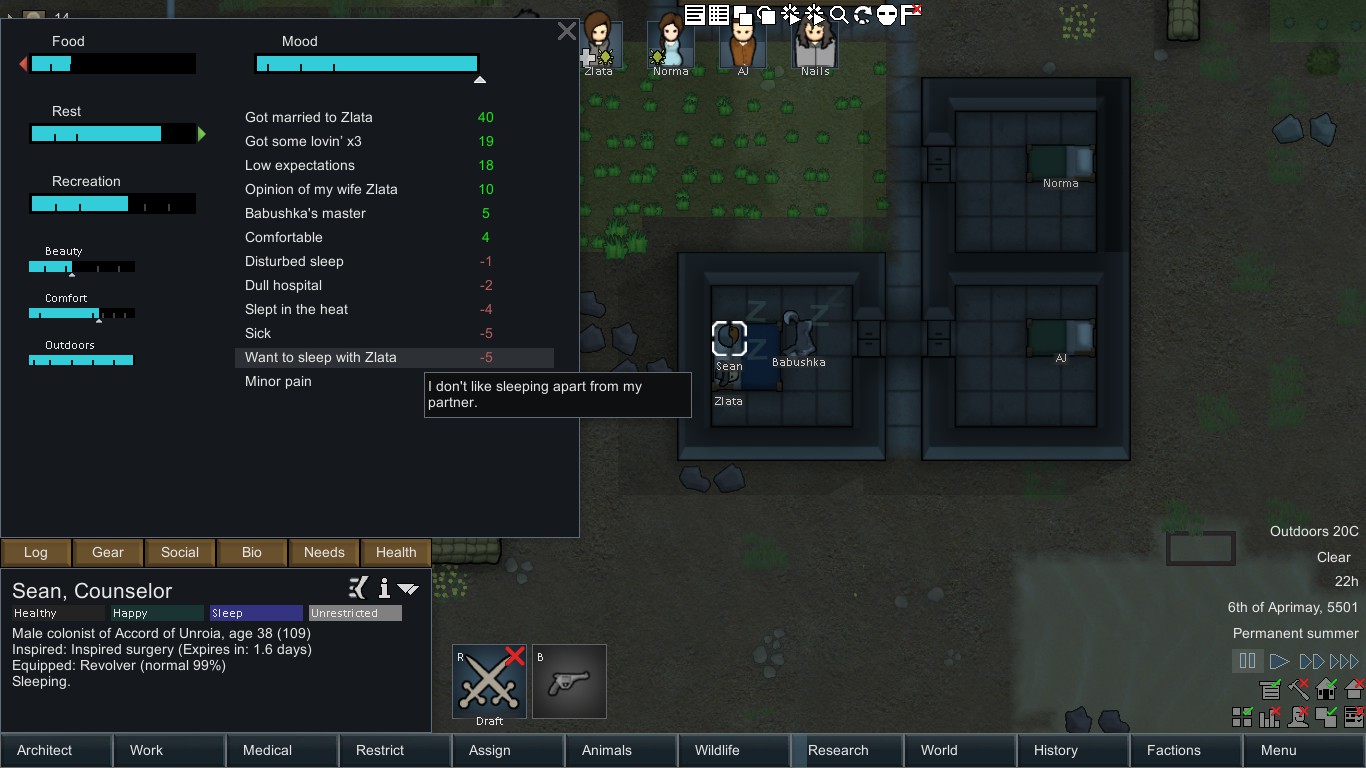Click Sean's Happy mood bar
1366x768 pixels.
[x=156, y=612]
